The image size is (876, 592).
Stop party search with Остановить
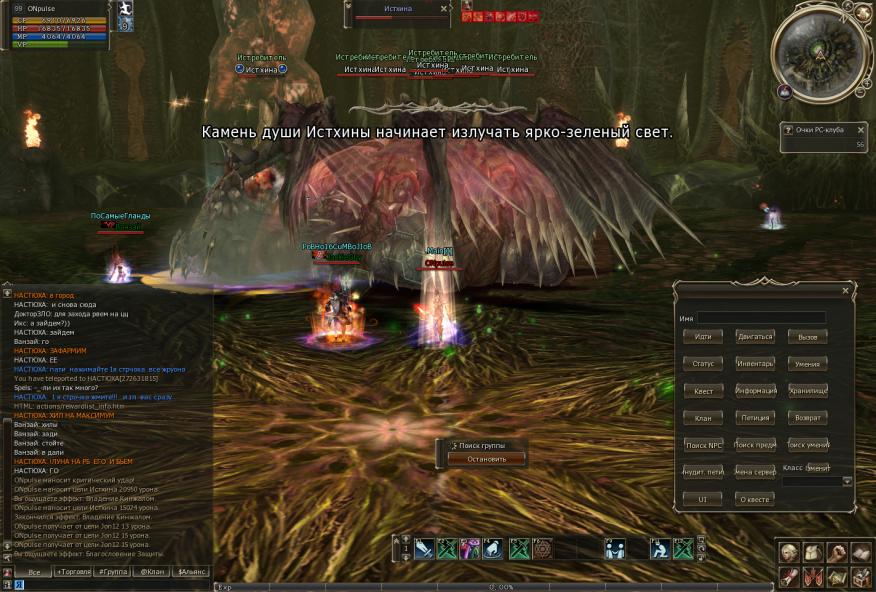(x=483, y=459)
